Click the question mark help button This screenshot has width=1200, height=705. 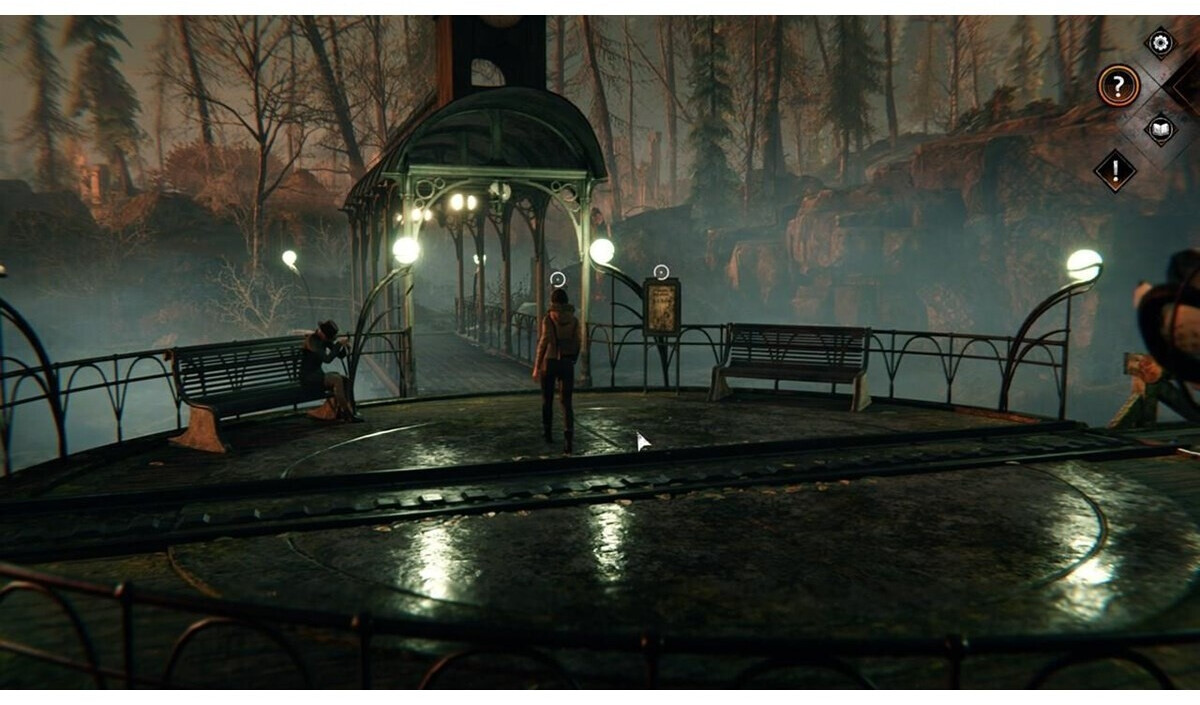click(1118, 86)
